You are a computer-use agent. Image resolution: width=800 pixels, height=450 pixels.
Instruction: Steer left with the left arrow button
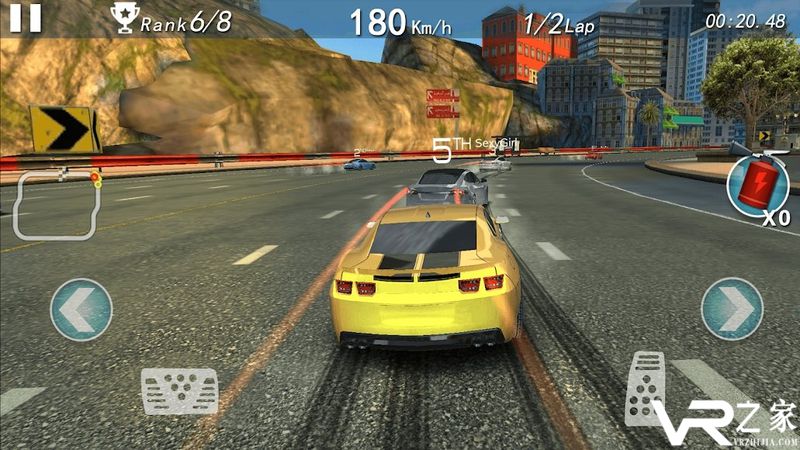click(x=81, y=309)
